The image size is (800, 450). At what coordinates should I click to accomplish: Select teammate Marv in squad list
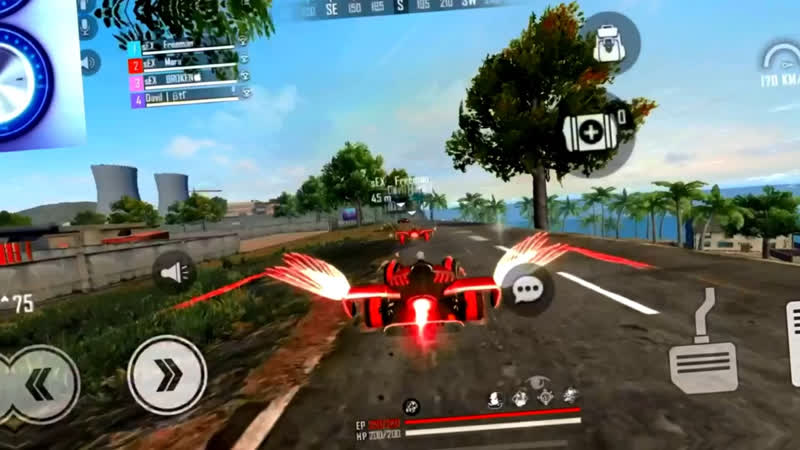pos(187,65)
